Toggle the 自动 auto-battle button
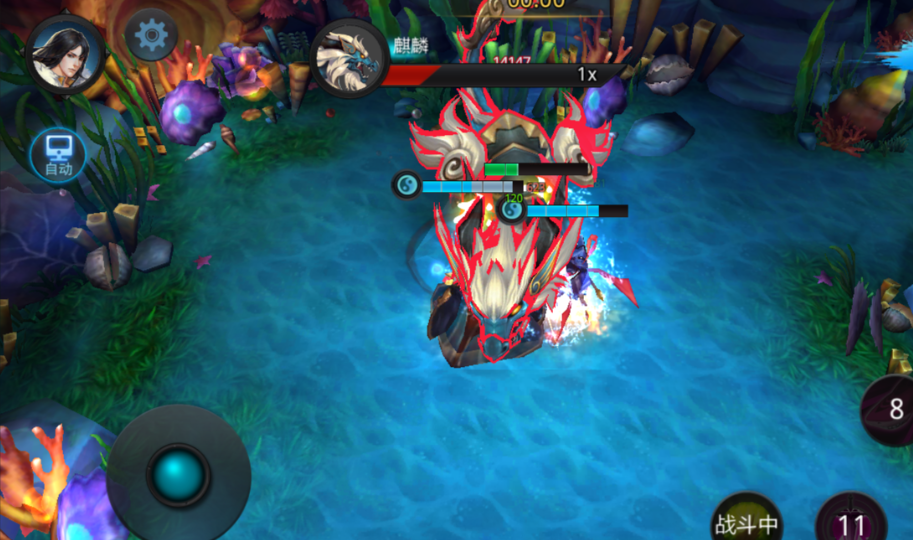913x540 pixels. (58, 155)
